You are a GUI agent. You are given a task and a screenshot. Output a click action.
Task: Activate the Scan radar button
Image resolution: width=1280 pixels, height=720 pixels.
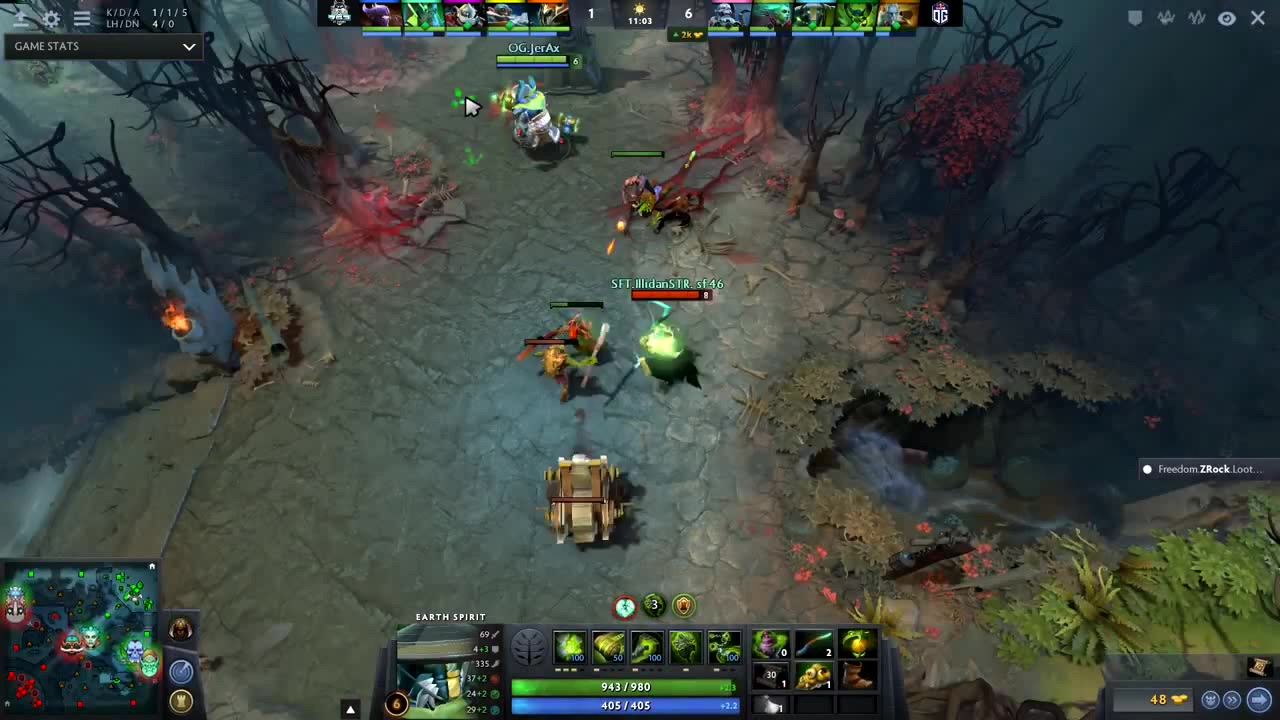tap(181, 672)
